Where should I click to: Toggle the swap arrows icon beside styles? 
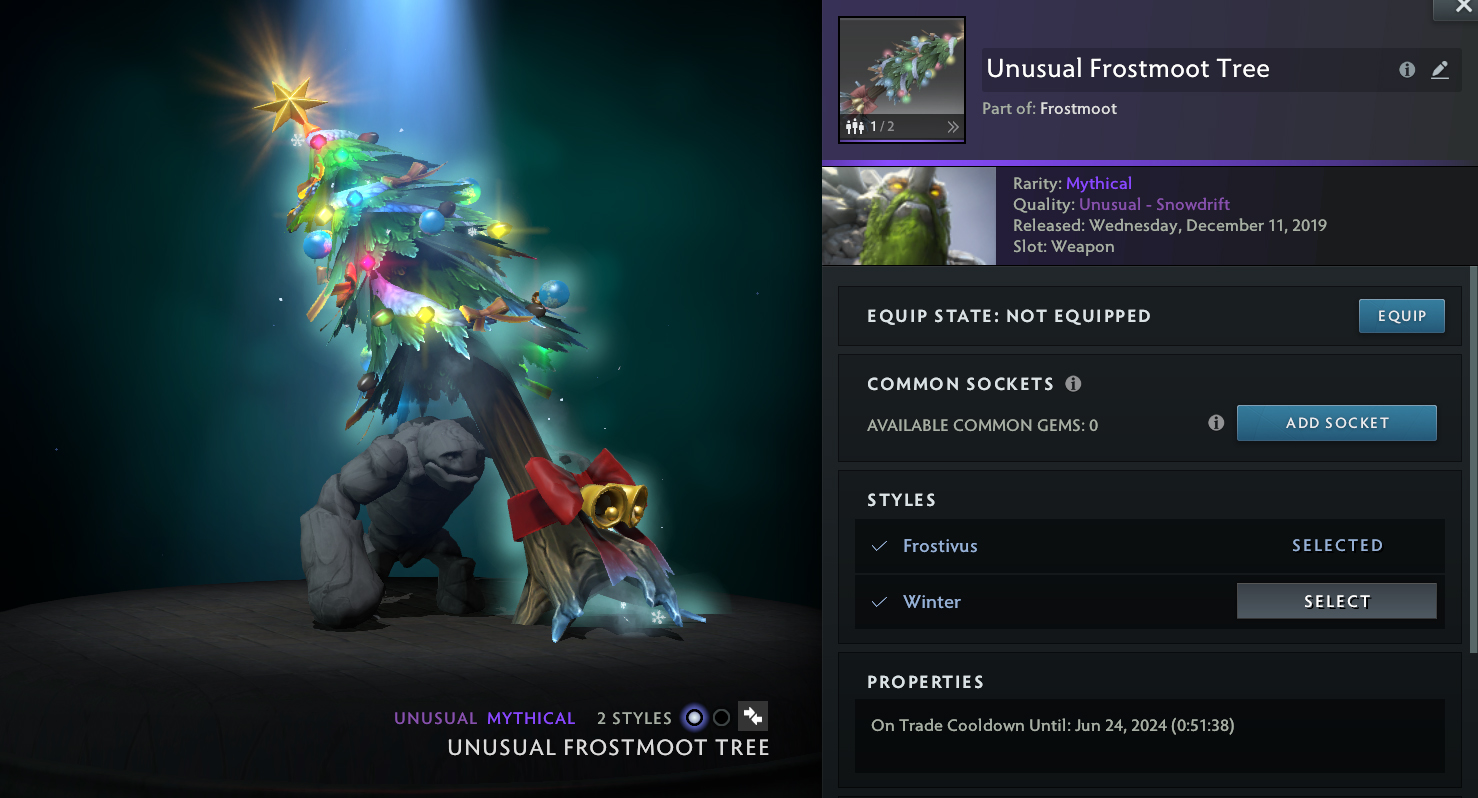[x=752, y=716]
